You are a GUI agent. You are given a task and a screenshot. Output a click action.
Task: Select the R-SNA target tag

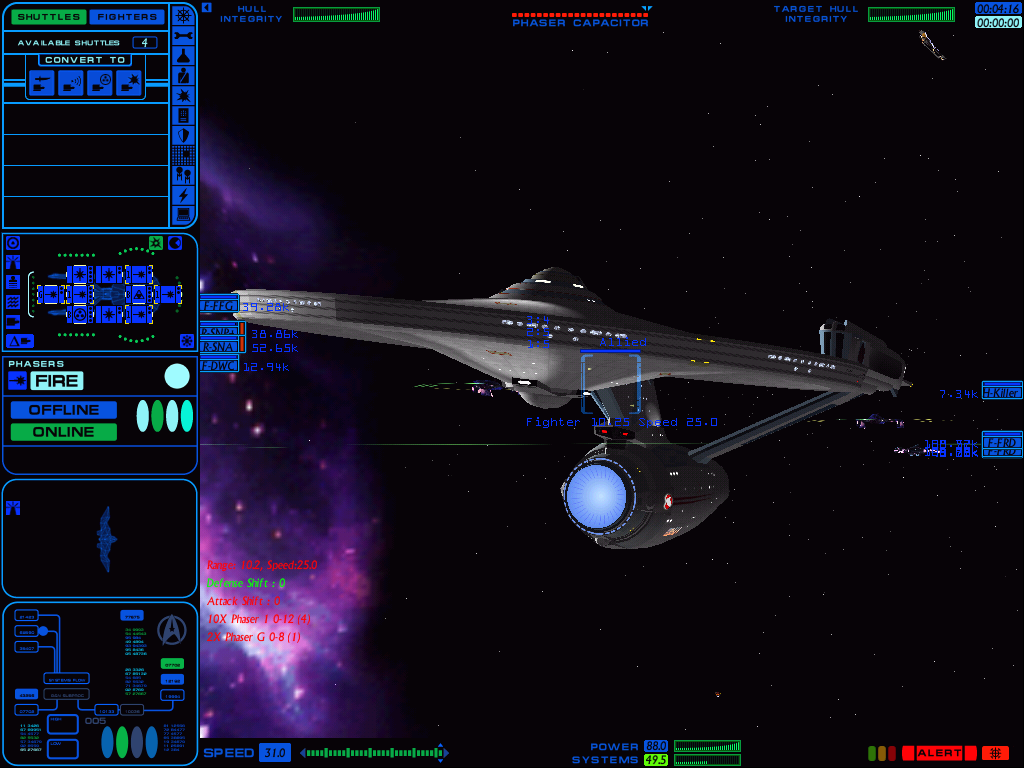pyautogui.click(x=218, y=347)
